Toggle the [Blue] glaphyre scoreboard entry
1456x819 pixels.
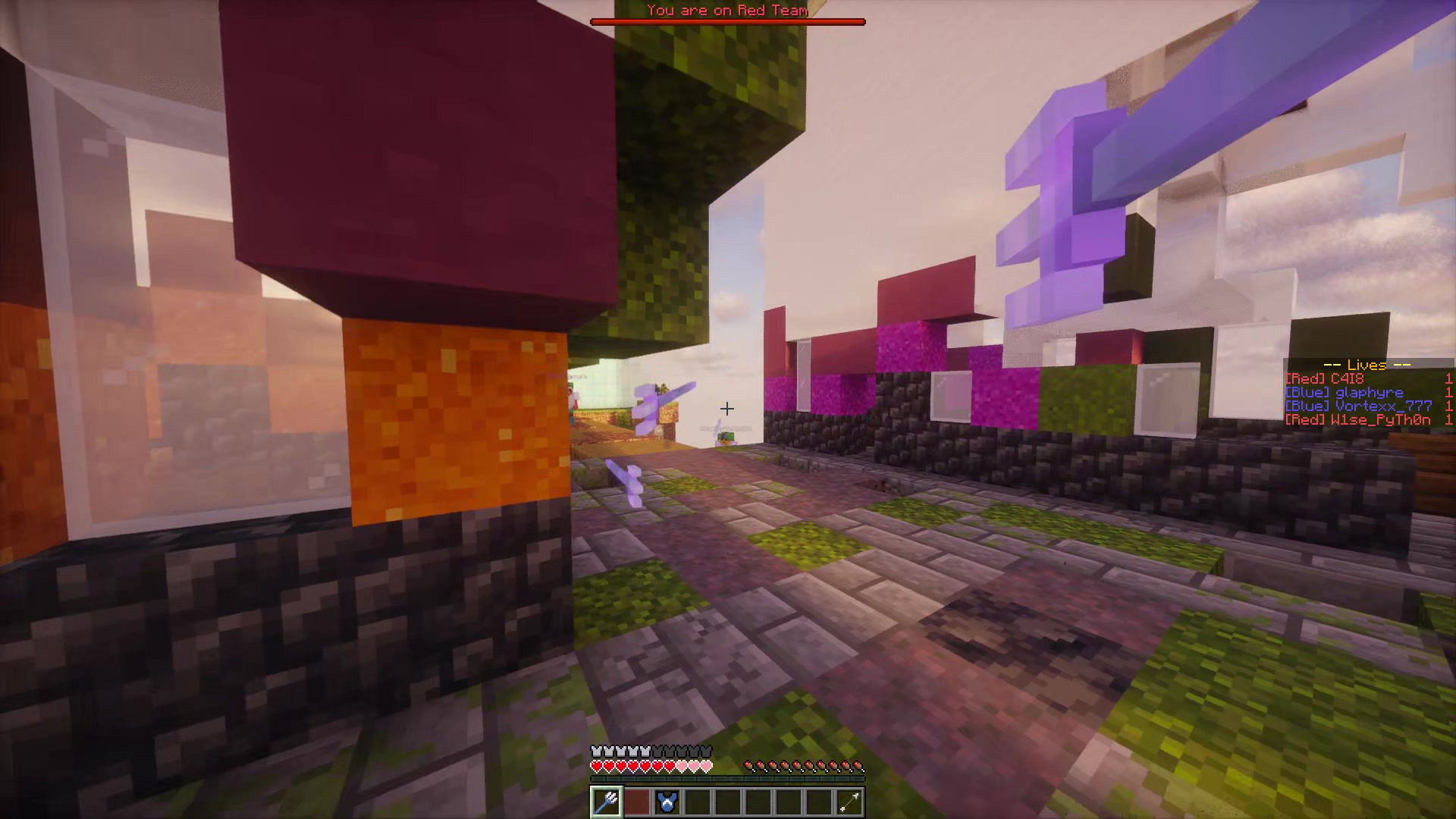click(x=1344, y=392)
